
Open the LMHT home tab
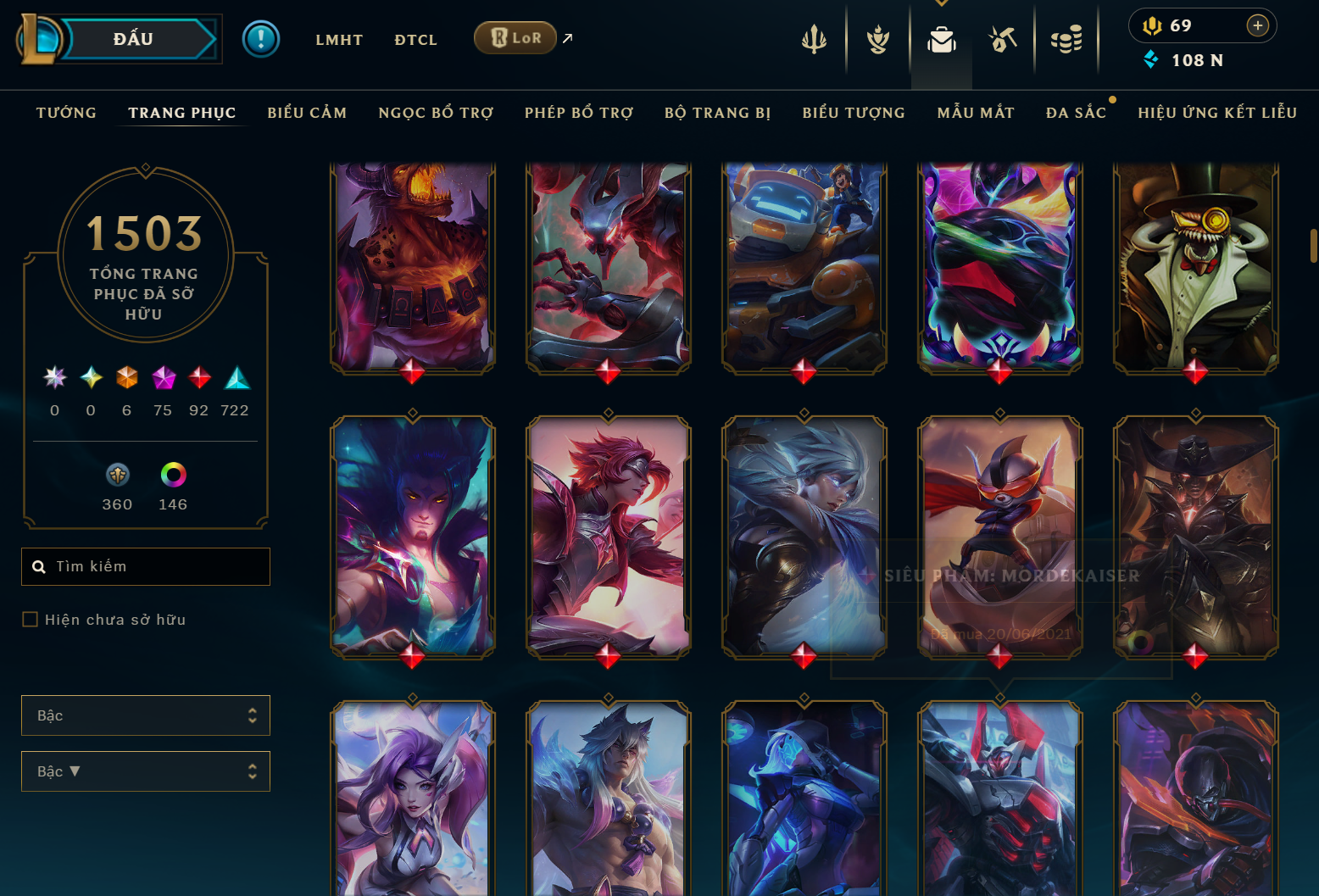pos(339,40)
